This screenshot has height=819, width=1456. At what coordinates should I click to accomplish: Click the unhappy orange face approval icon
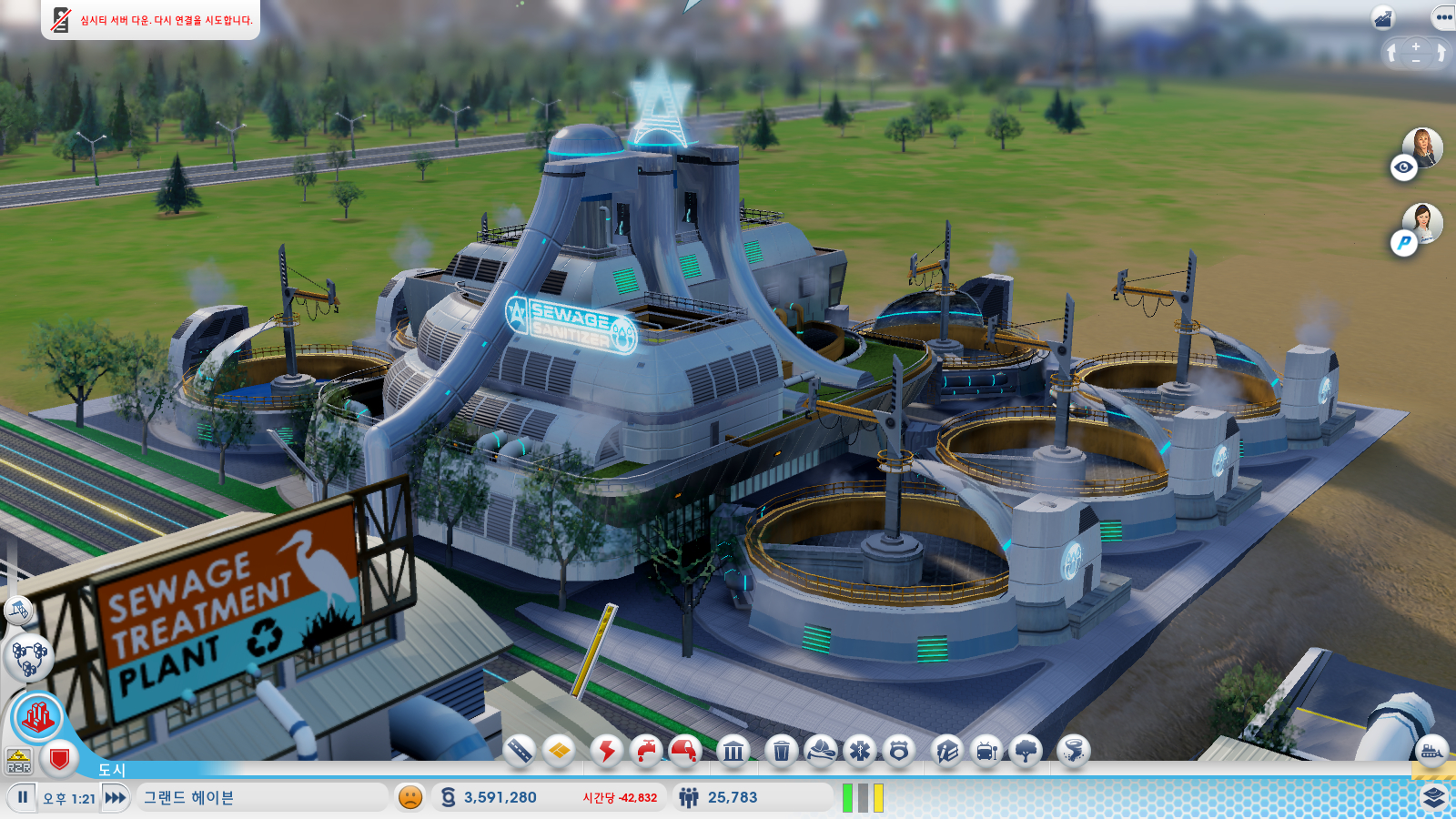(x=410, y=797)
